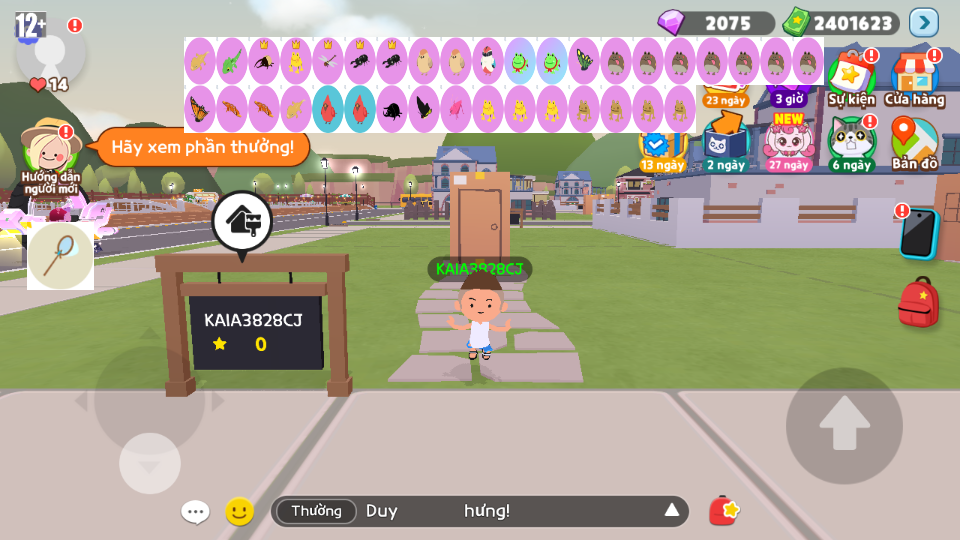Open the smartphone icon

(x=918, y=233)
